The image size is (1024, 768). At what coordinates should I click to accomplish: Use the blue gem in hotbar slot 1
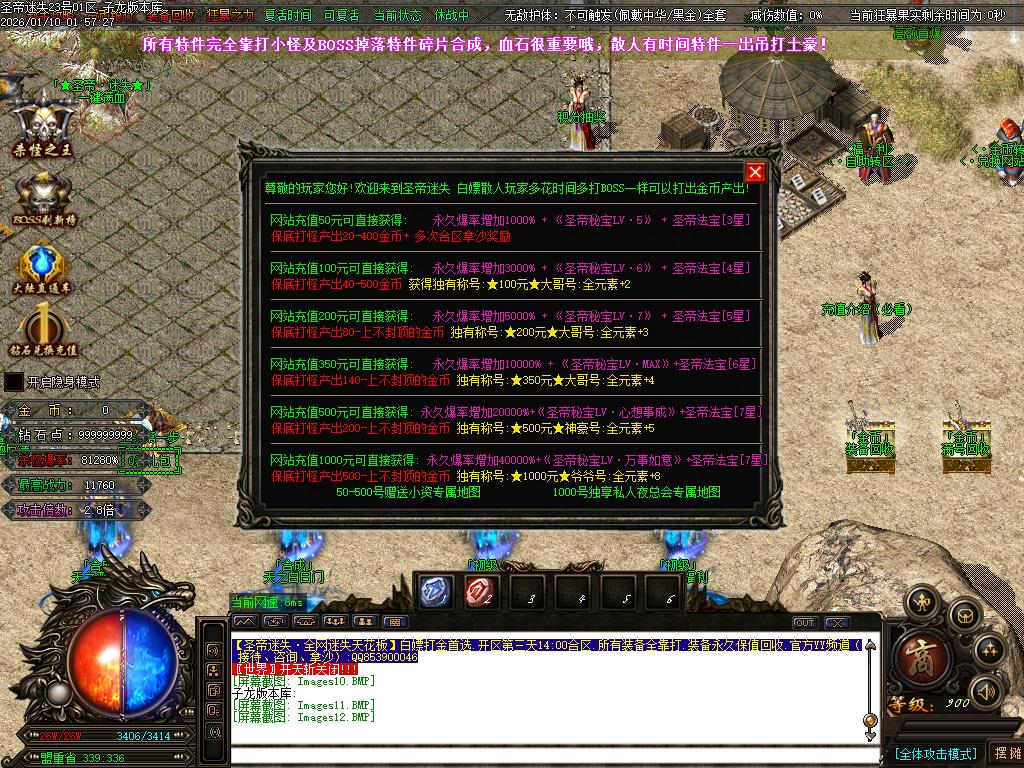click(435, 593)
